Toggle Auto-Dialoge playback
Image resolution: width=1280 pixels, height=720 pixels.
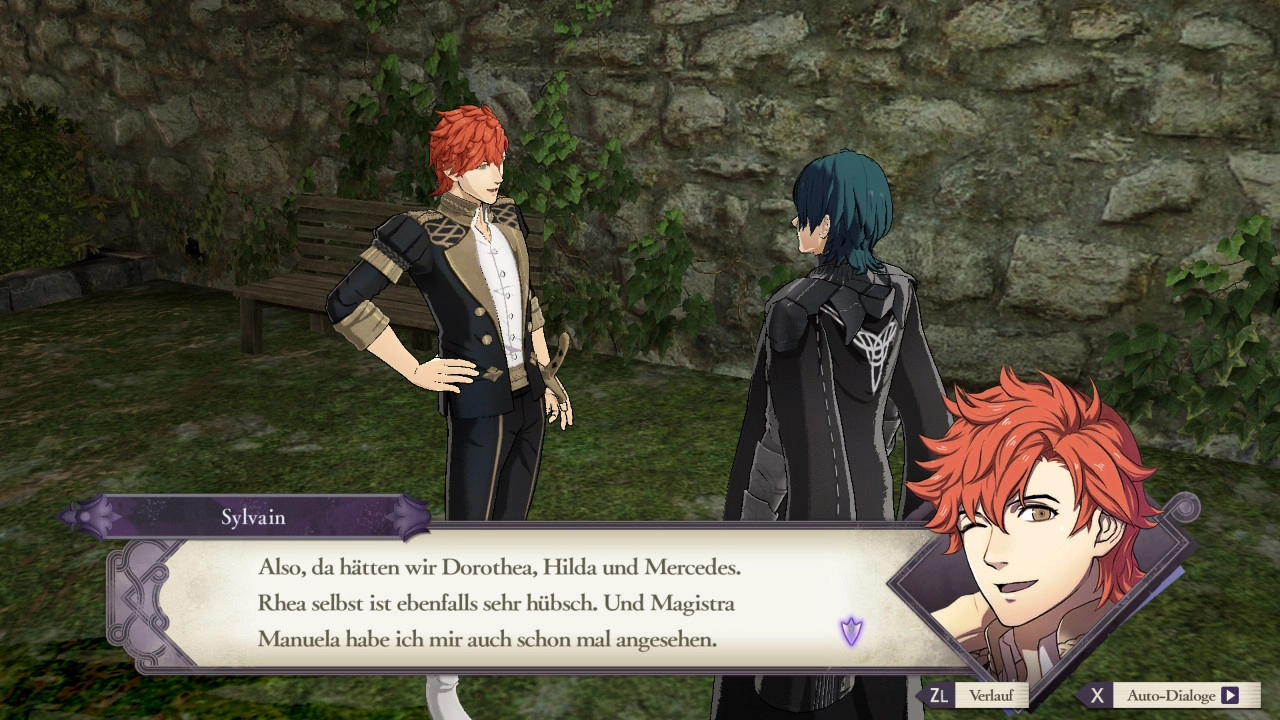click(x=1171, y=695)
